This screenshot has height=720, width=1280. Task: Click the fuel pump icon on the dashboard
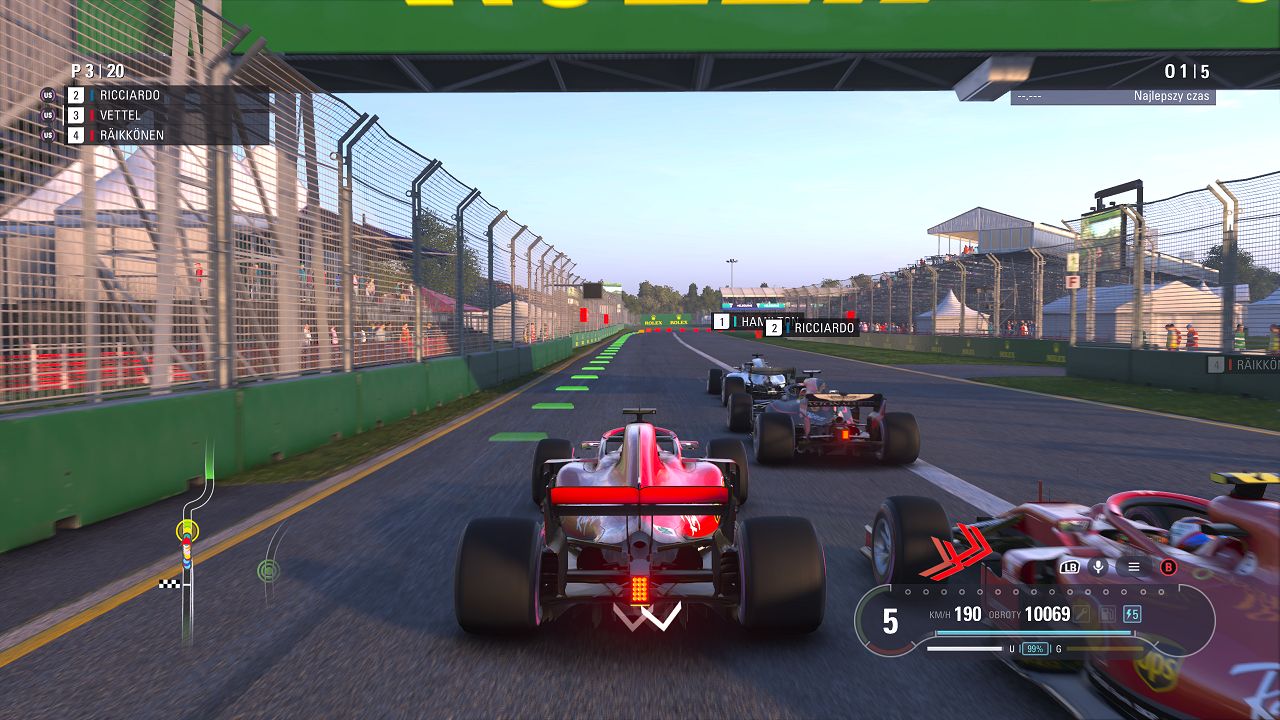tap(1106, 614)
